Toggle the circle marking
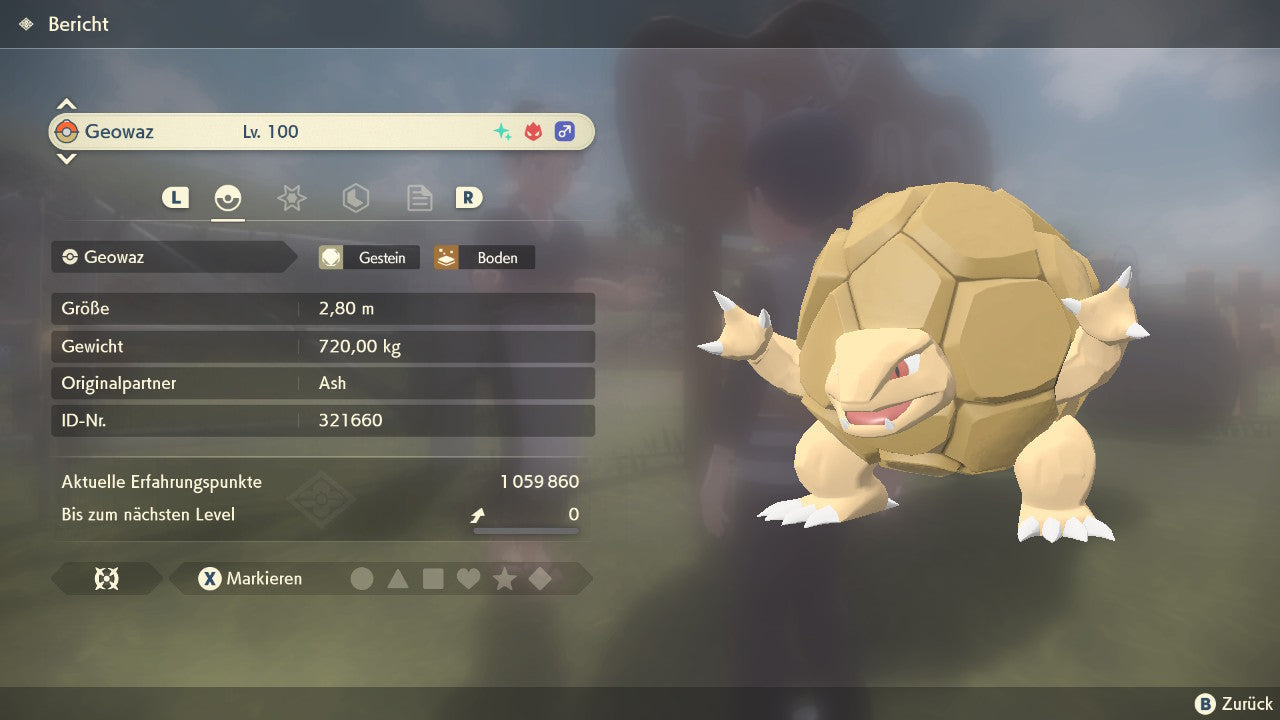 tap(362, 579)
